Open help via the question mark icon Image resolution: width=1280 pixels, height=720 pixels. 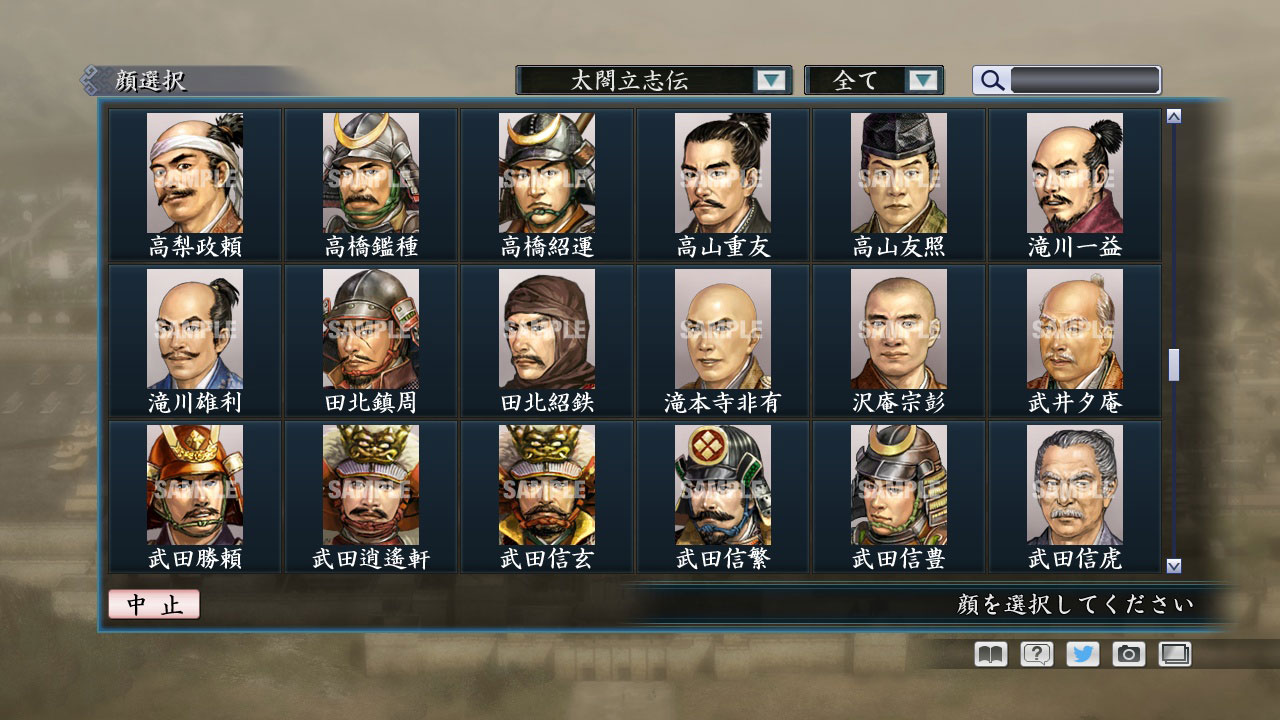(x=1035, y=654)
